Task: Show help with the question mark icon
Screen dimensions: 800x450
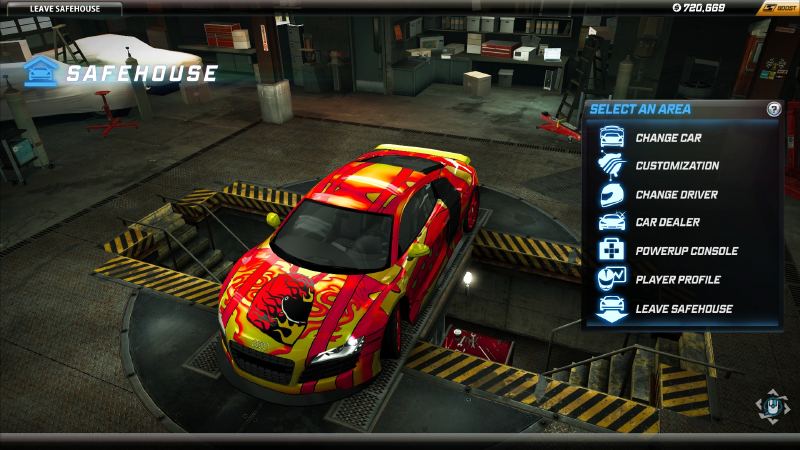Action: click(773, 109)
